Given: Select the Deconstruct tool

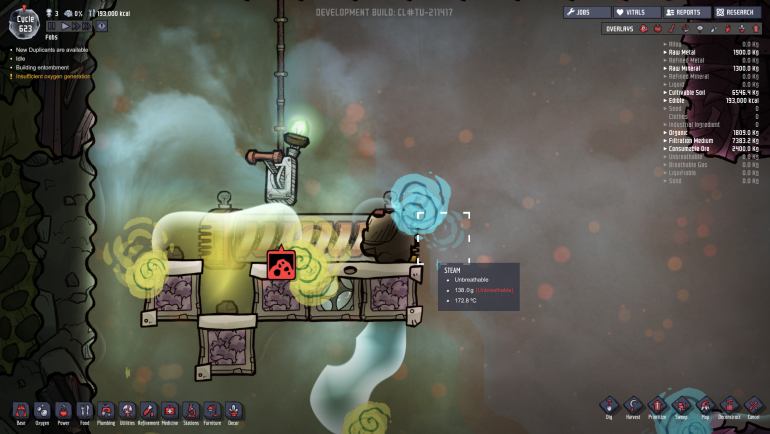Looking at the screenshot, I should tap(730, 406).
